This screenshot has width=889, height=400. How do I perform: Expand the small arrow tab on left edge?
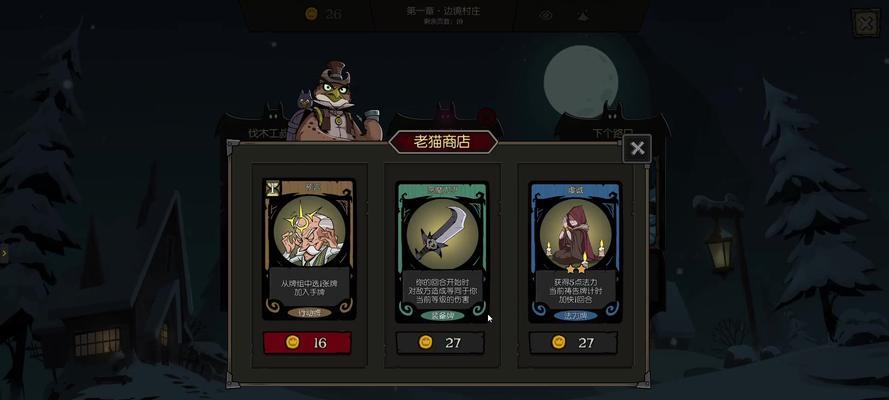[x=4, y=253]
